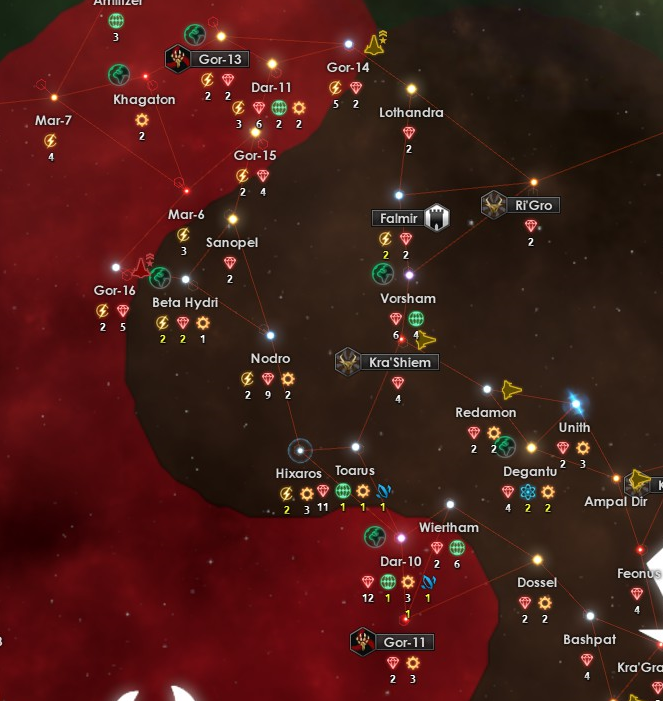Choose the Kra'Shiem system nameplate

399,362
